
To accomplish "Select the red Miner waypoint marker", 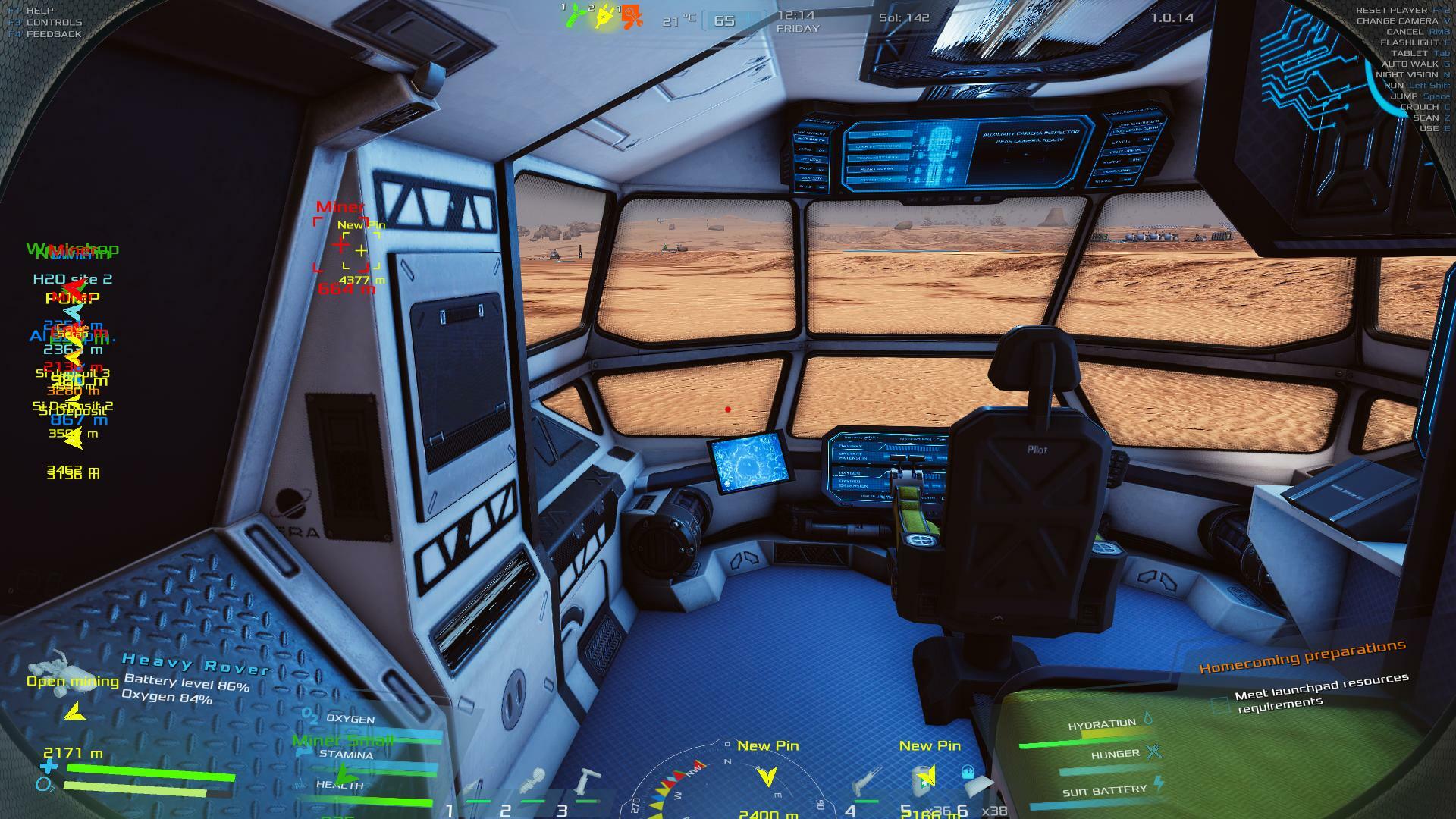I will 340,245.
